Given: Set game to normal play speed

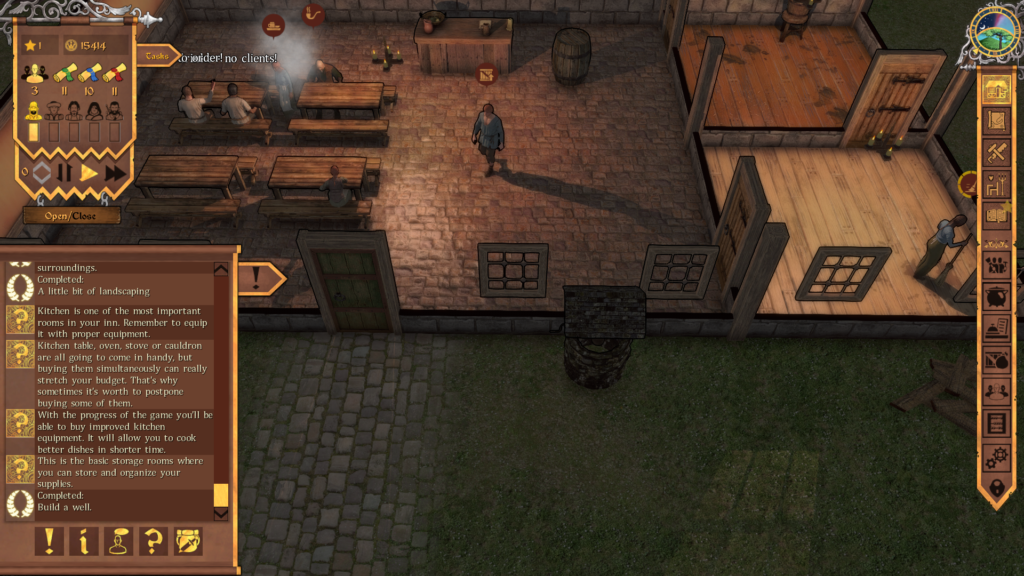Looking at the screenshot, I should [x=89, y=172].
